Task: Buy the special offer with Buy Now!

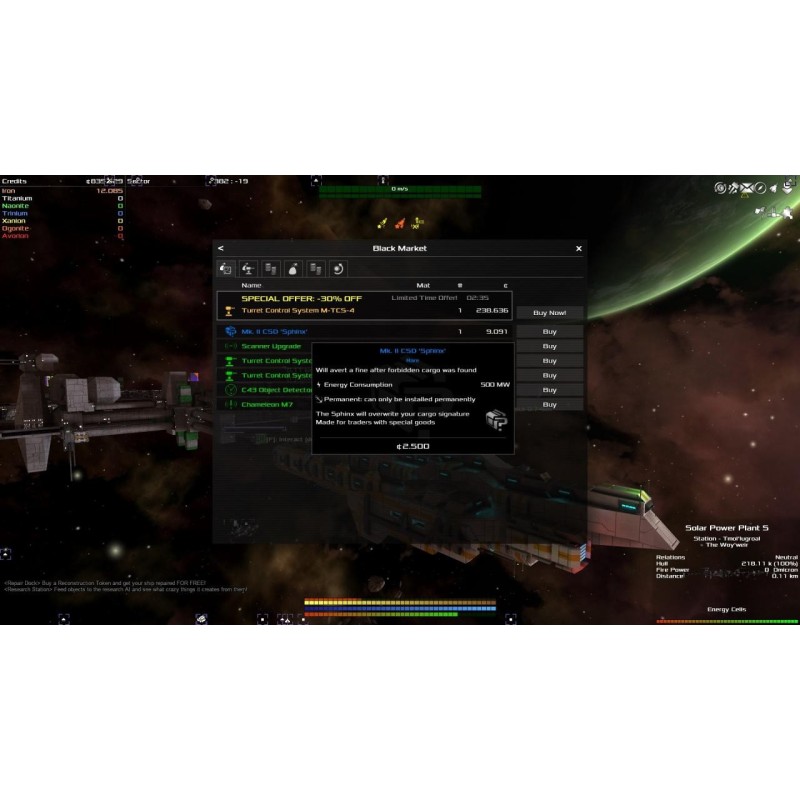Action: 549,313
